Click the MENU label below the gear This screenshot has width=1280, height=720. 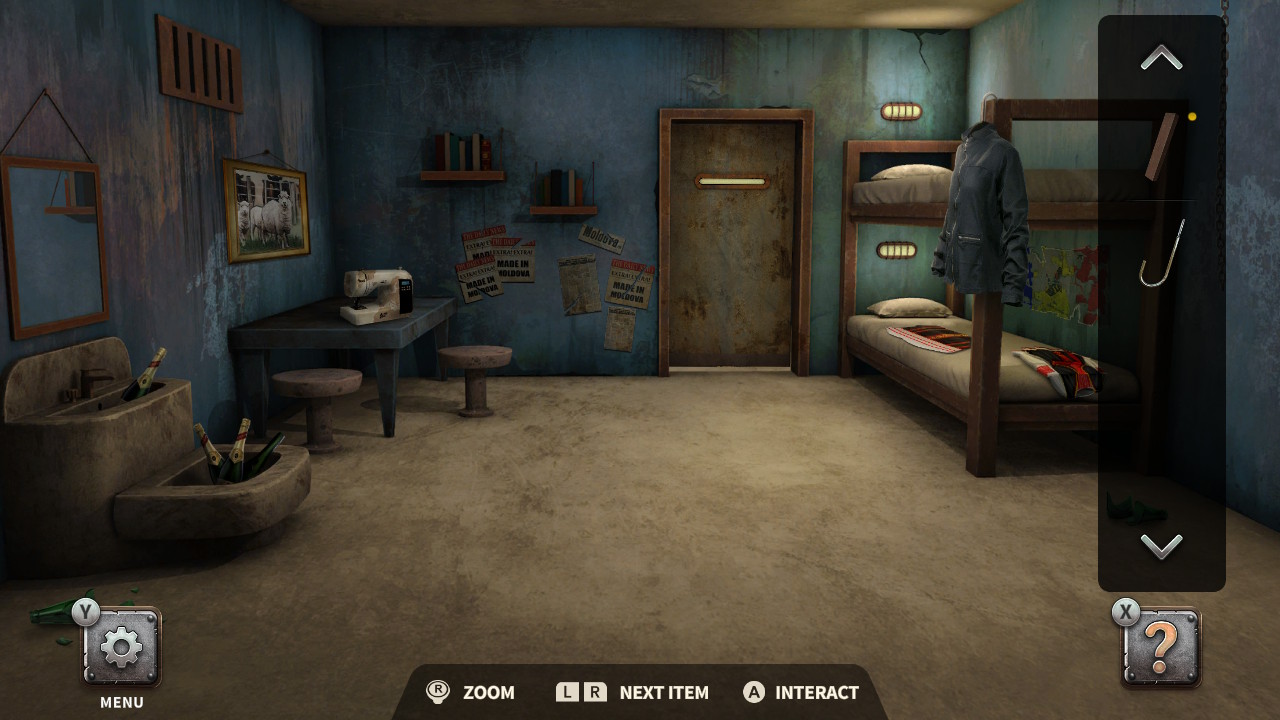120,702
